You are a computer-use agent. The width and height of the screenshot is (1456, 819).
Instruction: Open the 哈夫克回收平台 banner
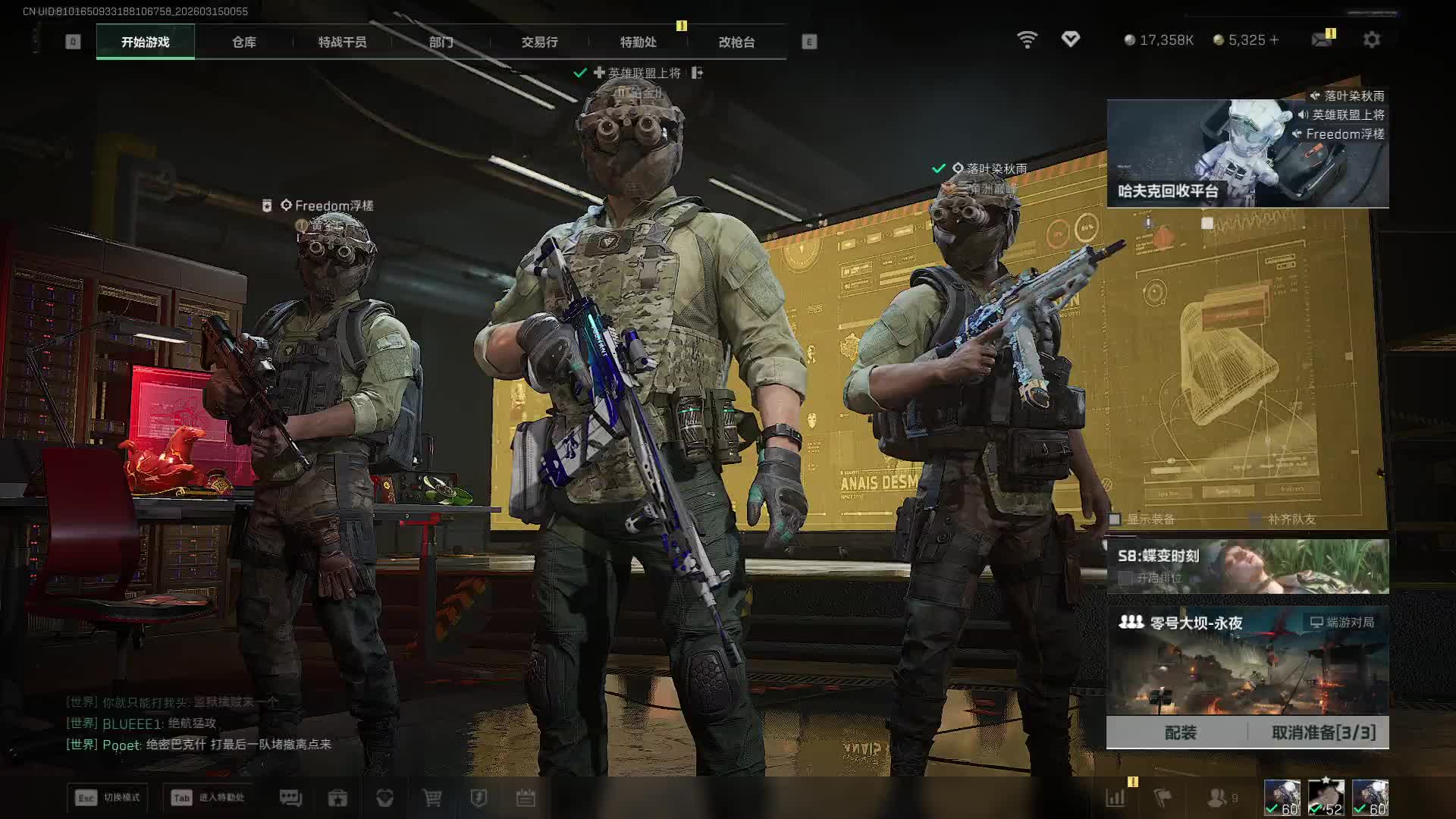coord(1247,154)
